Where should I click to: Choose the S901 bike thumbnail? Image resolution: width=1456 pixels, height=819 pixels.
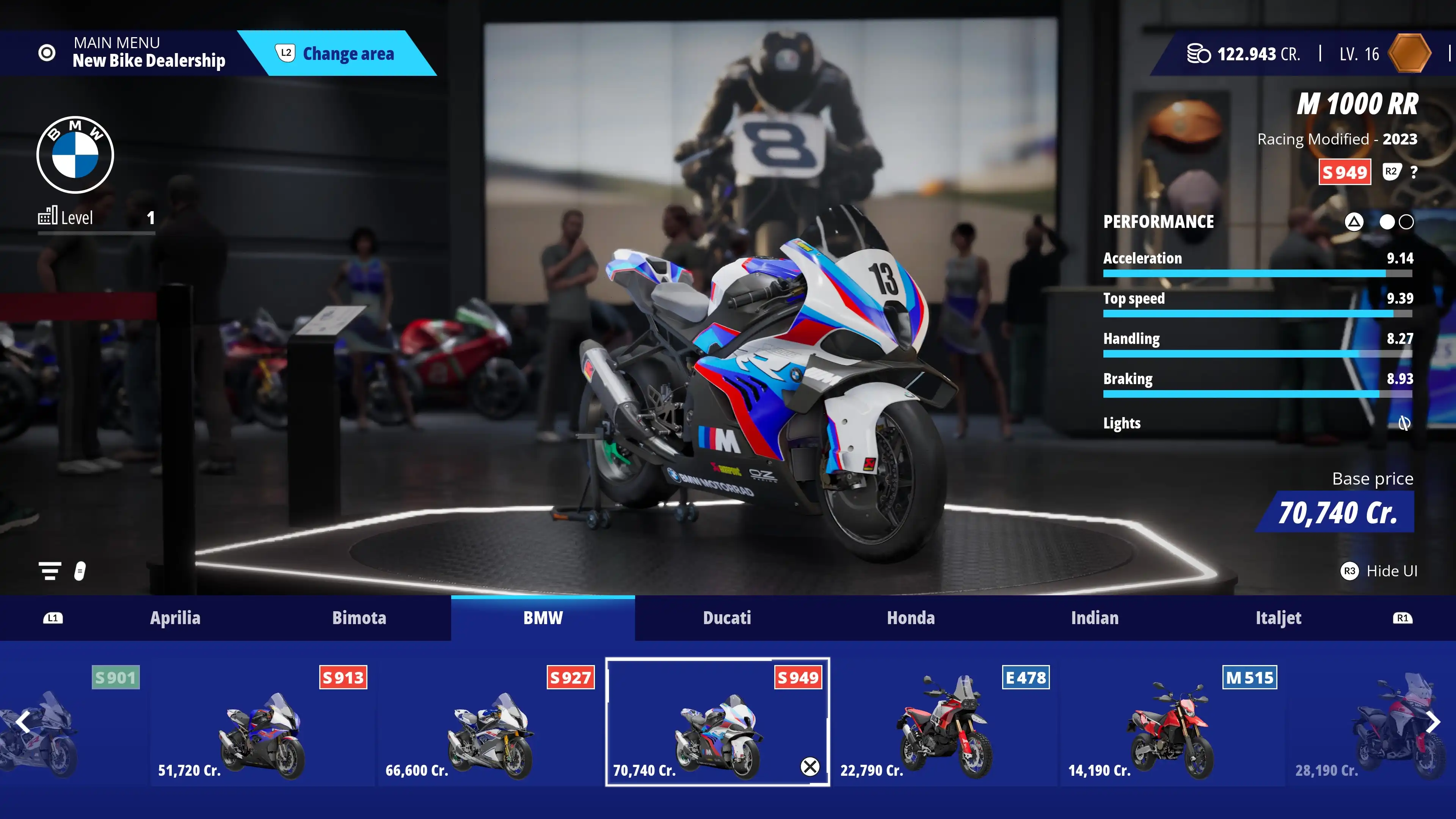pos(68,722)
